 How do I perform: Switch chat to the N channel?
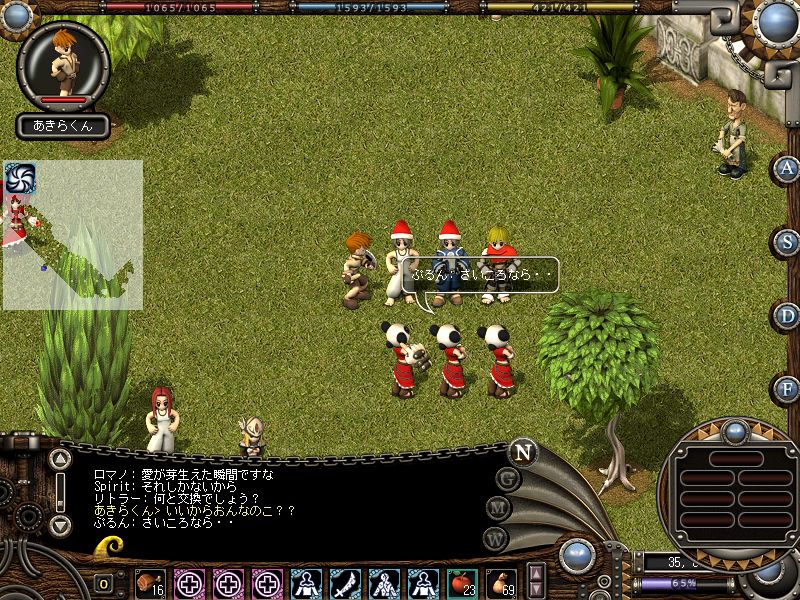point(522,451)
